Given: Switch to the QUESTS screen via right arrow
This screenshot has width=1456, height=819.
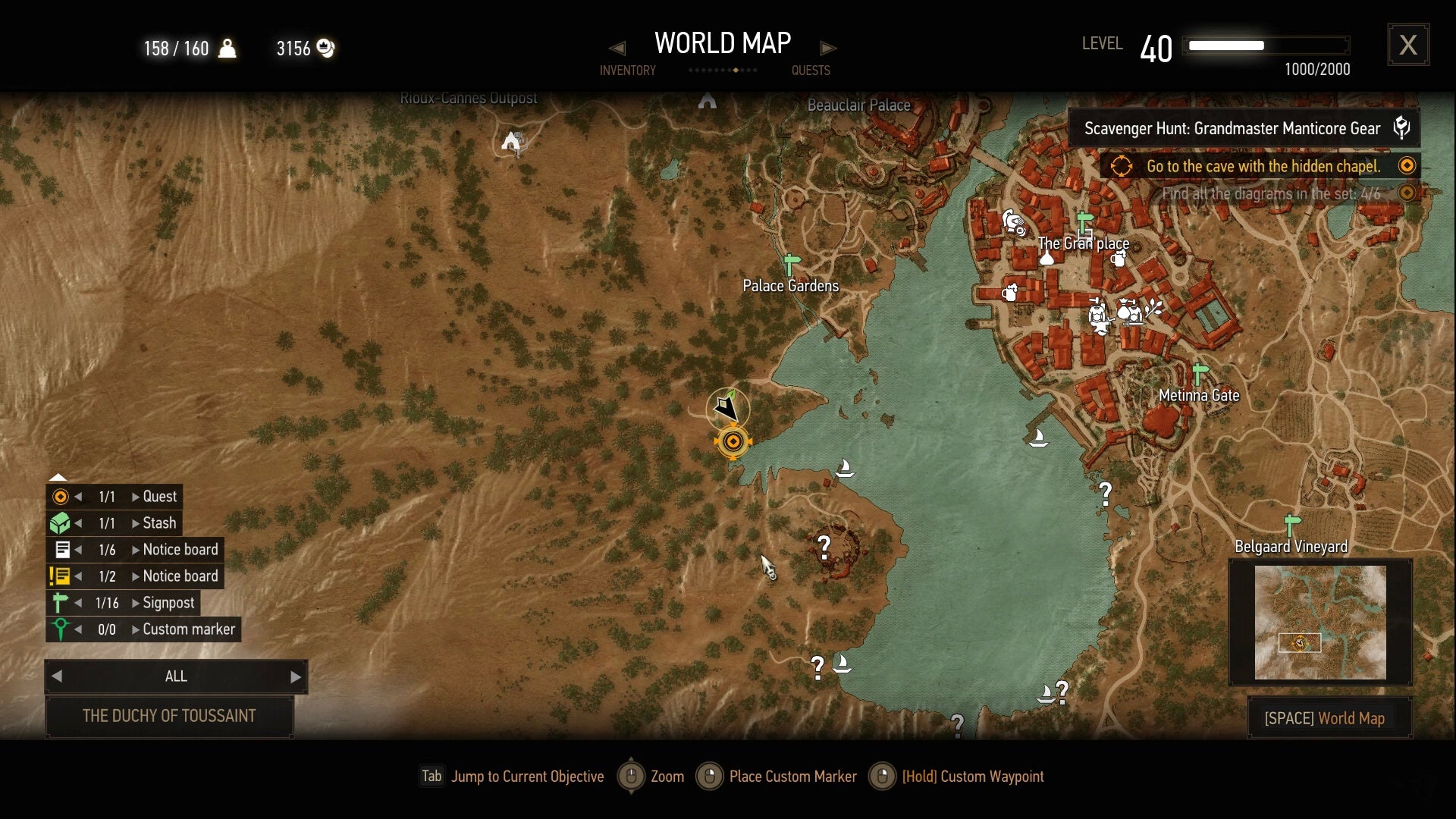Looking at the screenshot, I should click(828, 48).
